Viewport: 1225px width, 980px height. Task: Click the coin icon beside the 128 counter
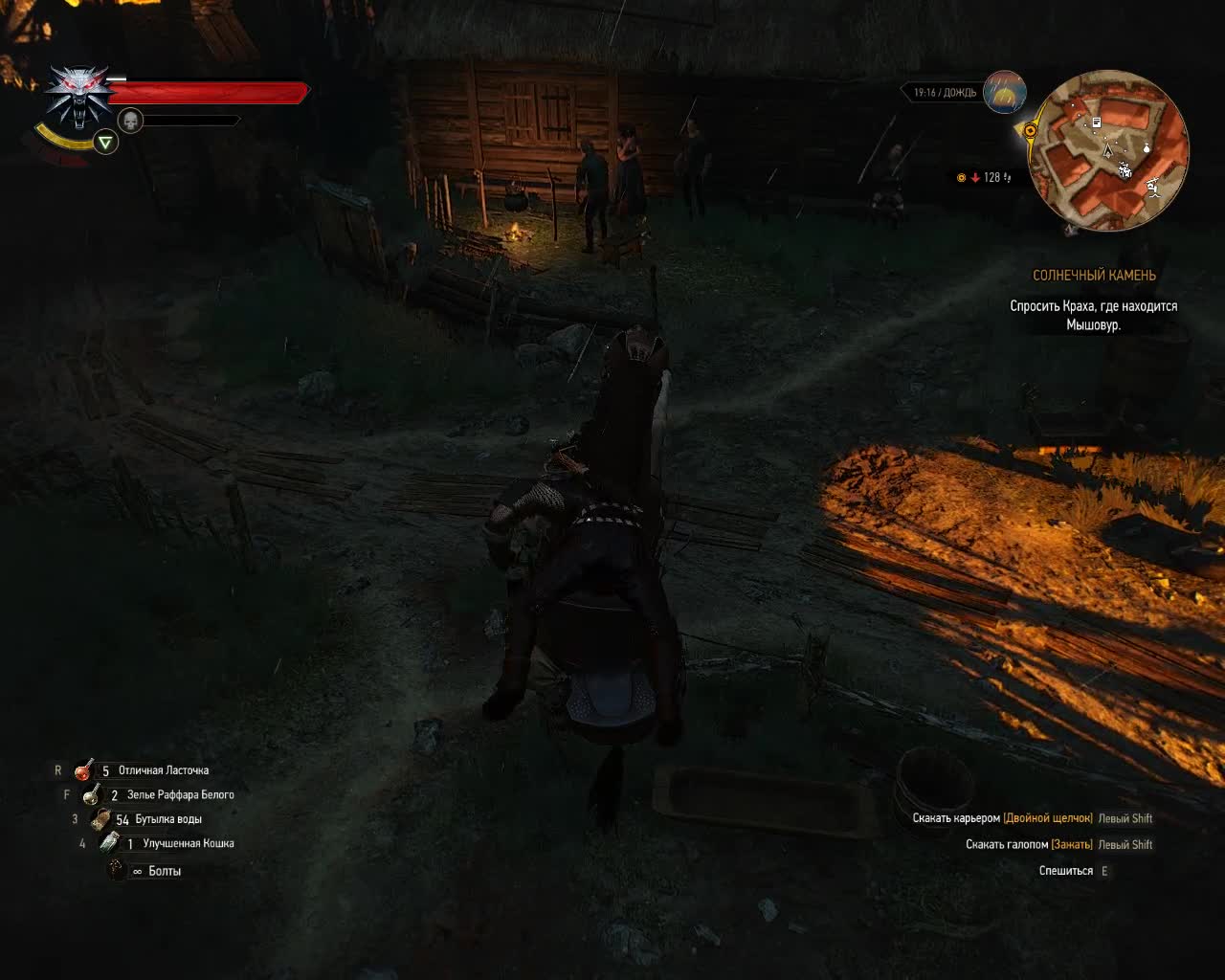(961, 177)
